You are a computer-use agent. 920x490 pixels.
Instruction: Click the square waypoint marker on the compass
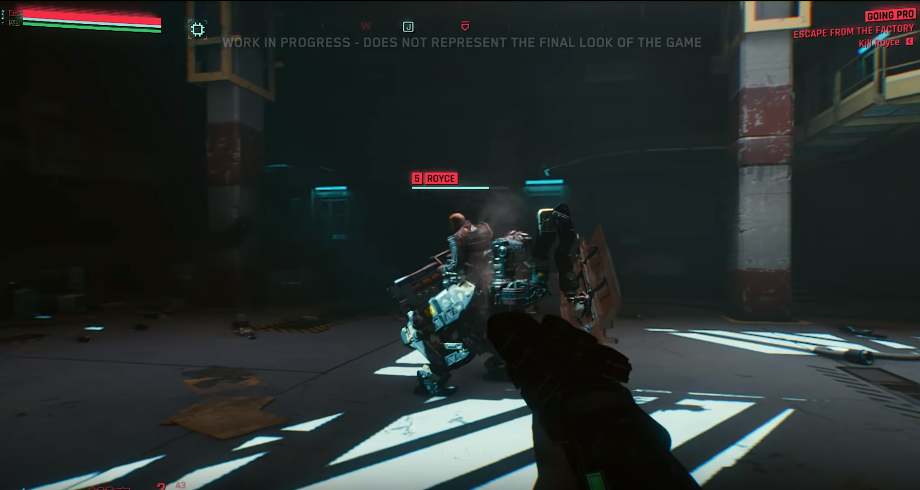408,26
